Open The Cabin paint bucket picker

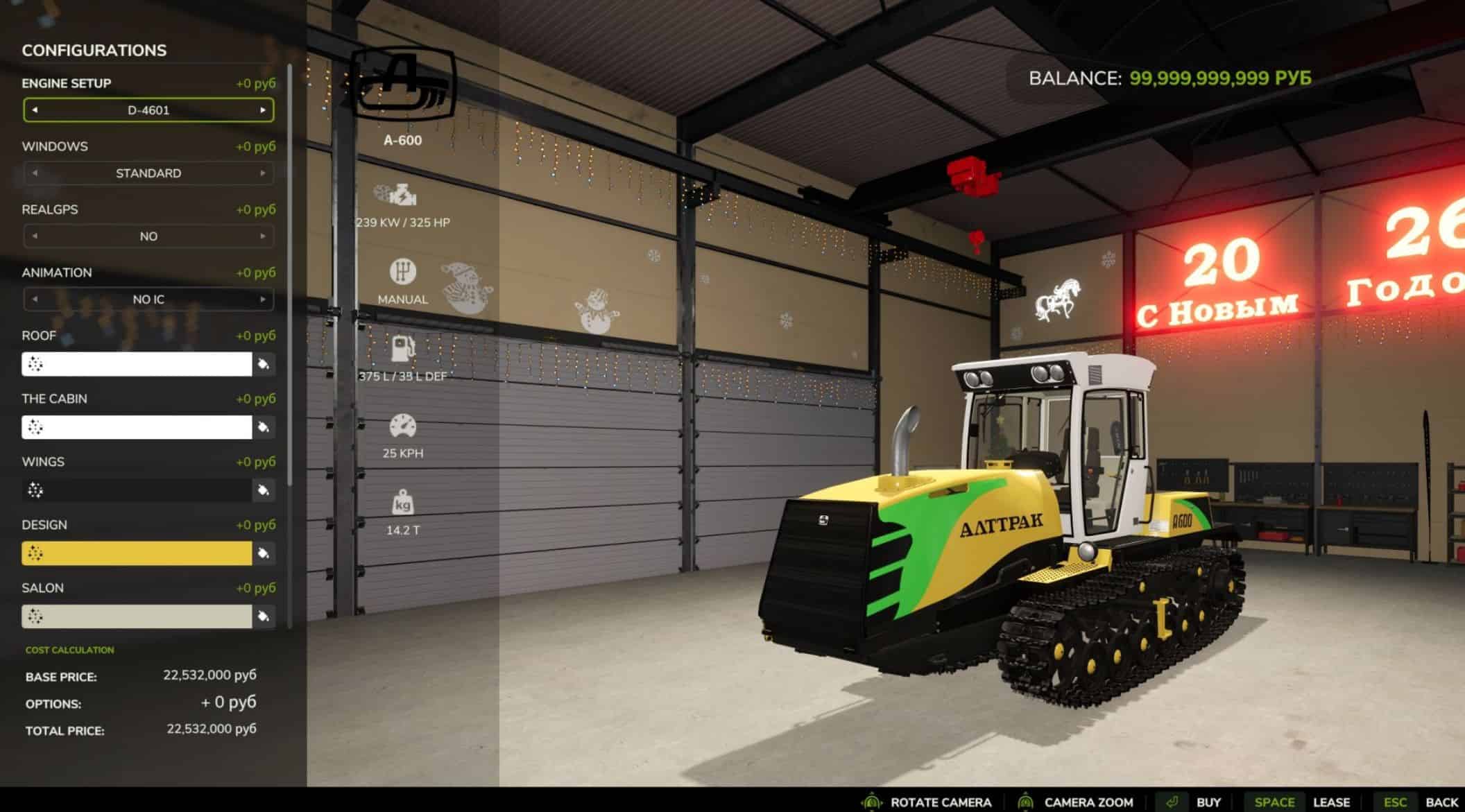pyautogui.click(x=264, y=427)
